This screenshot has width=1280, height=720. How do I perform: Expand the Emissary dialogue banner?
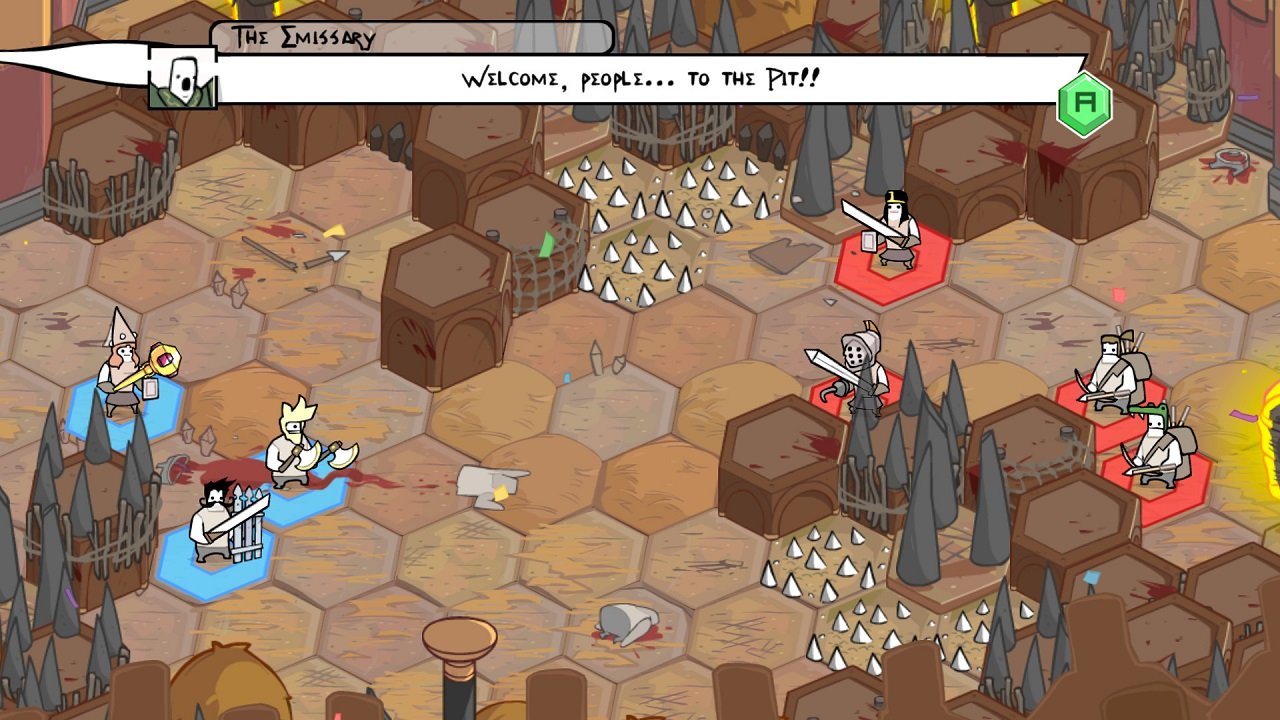tap(640, 77)
